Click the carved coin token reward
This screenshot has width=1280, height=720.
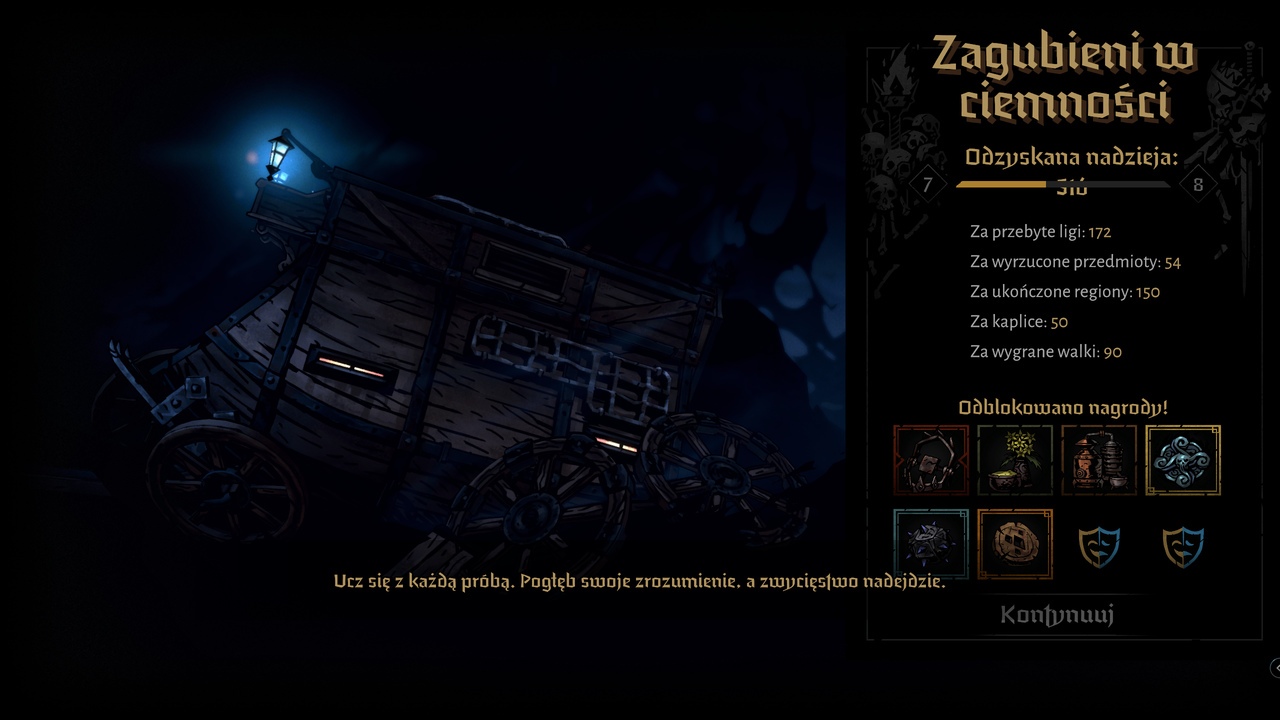tap(1014, 544)
